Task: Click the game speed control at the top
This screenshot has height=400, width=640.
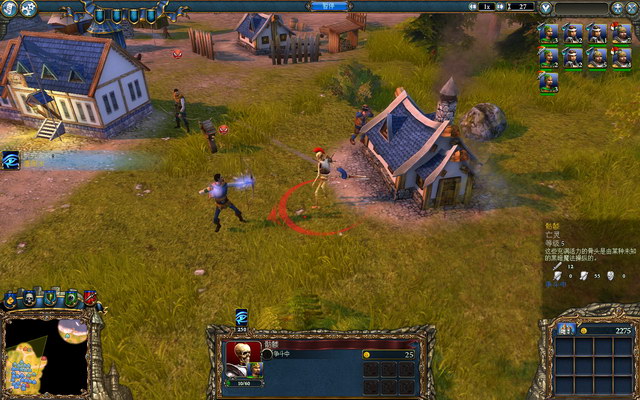Action: 487,7
